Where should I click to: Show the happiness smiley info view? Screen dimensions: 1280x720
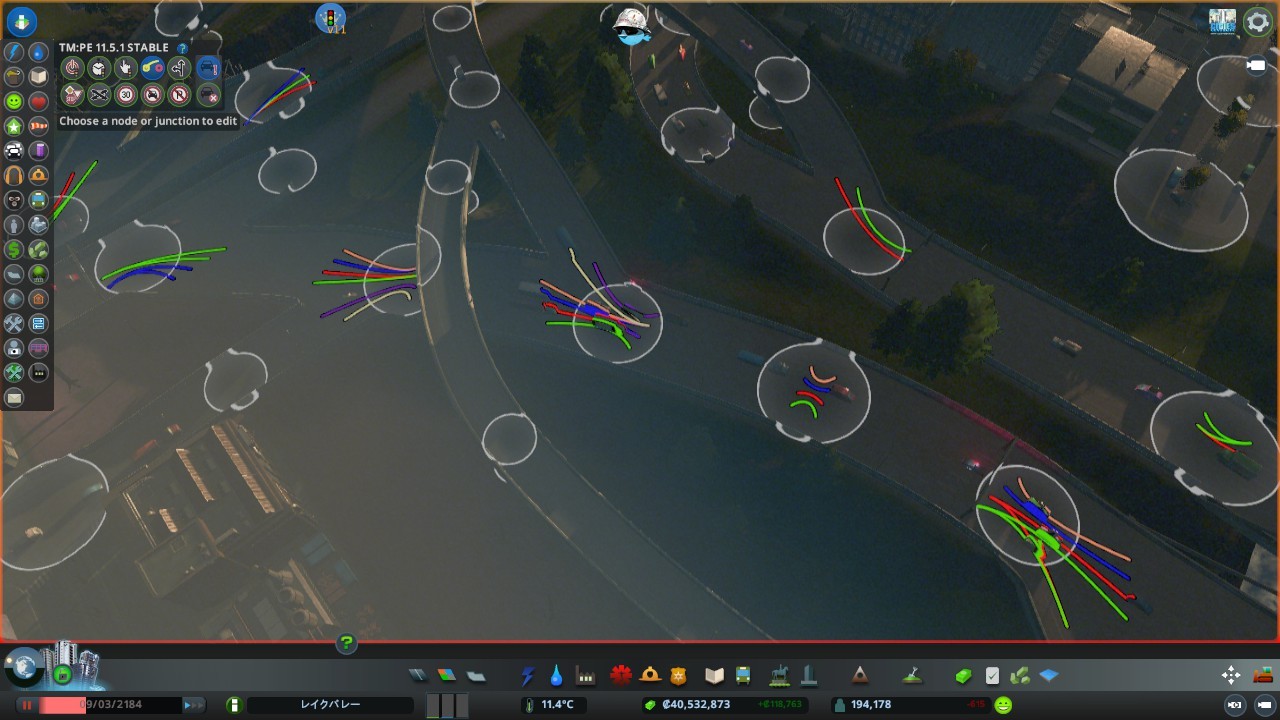point(13,102)
